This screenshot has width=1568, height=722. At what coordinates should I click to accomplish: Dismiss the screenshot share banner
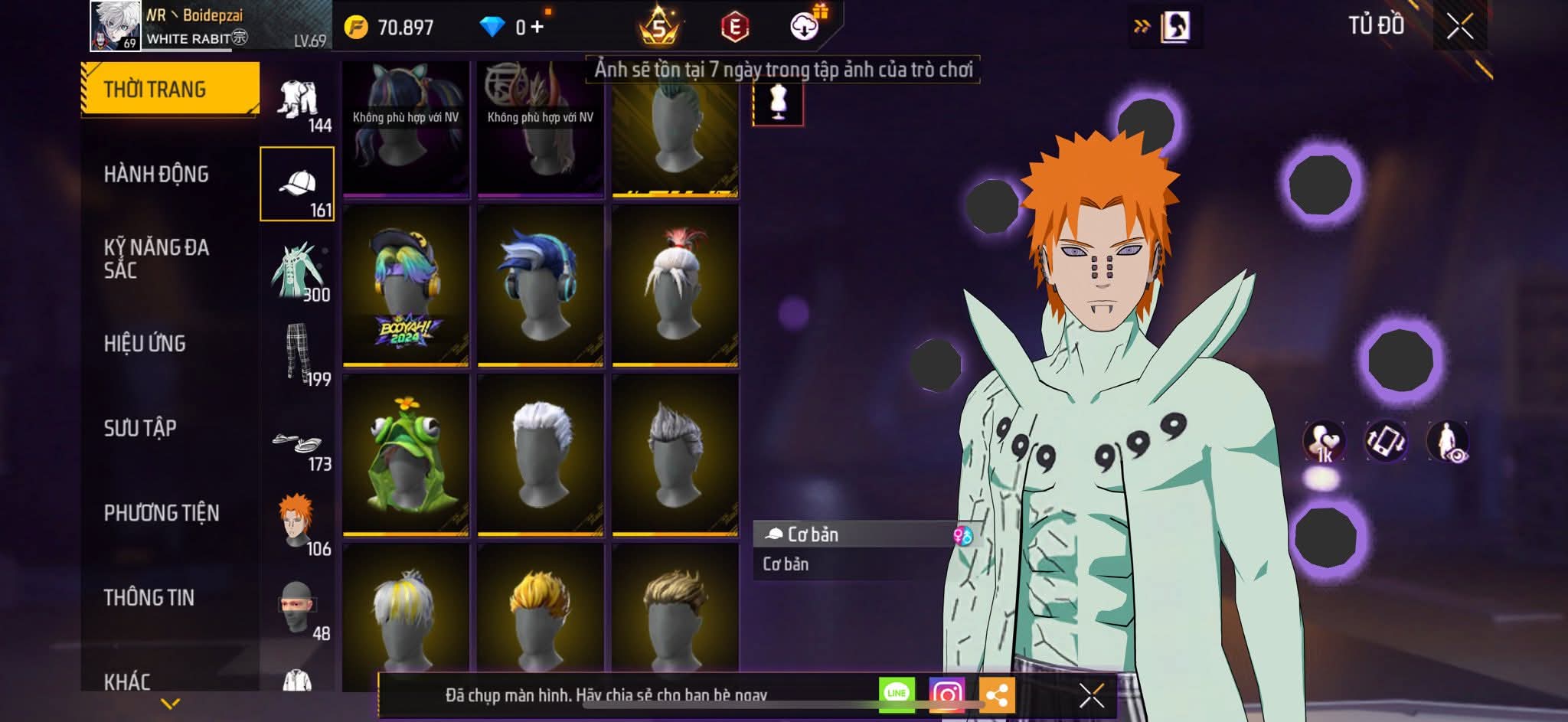1091,695
